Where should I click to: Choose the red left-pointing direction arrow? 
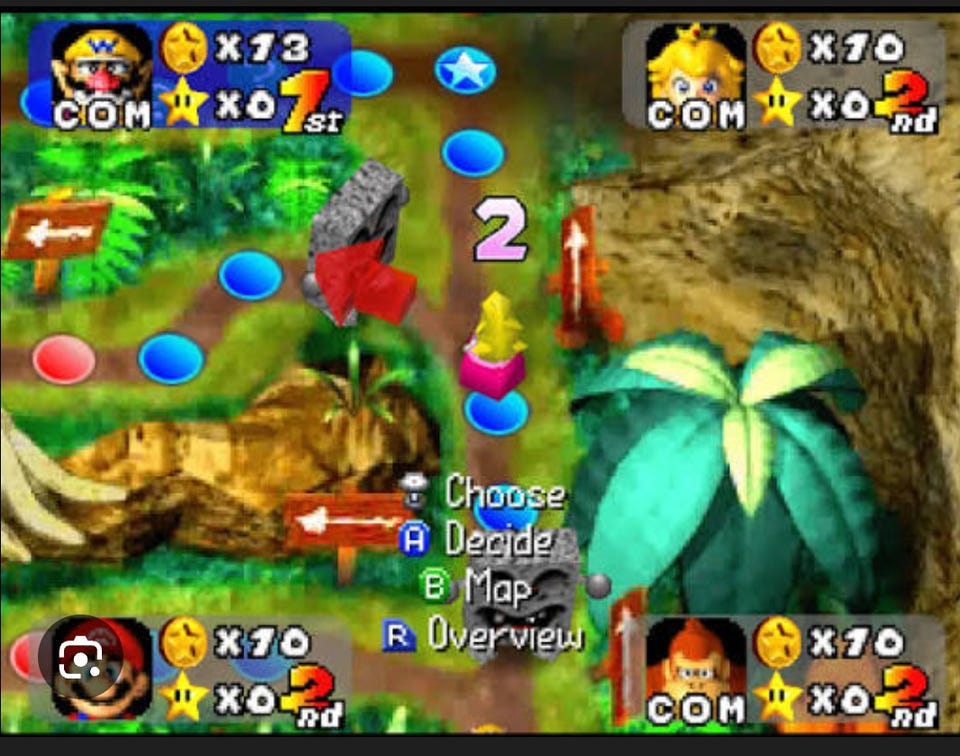pyautogui.click(x=362, y=281)
